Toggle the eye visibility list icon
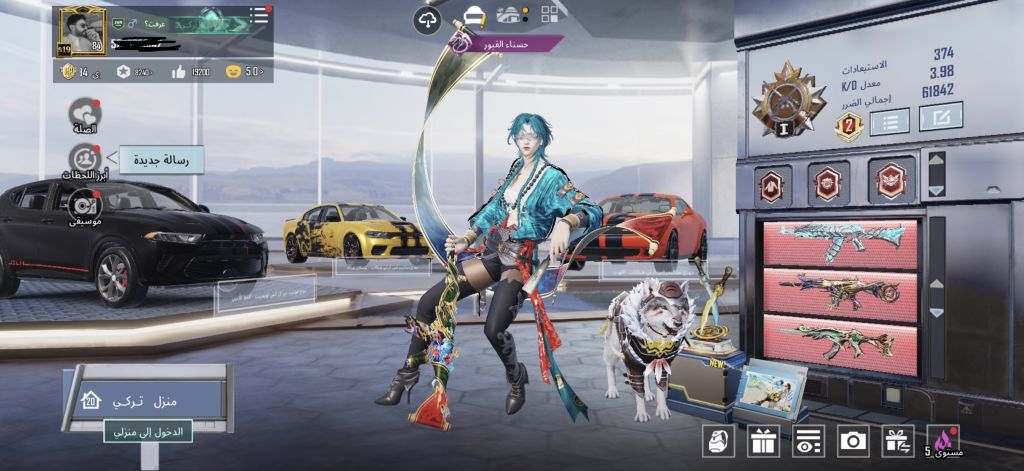The image size is (1024, 471). point(808,441)
